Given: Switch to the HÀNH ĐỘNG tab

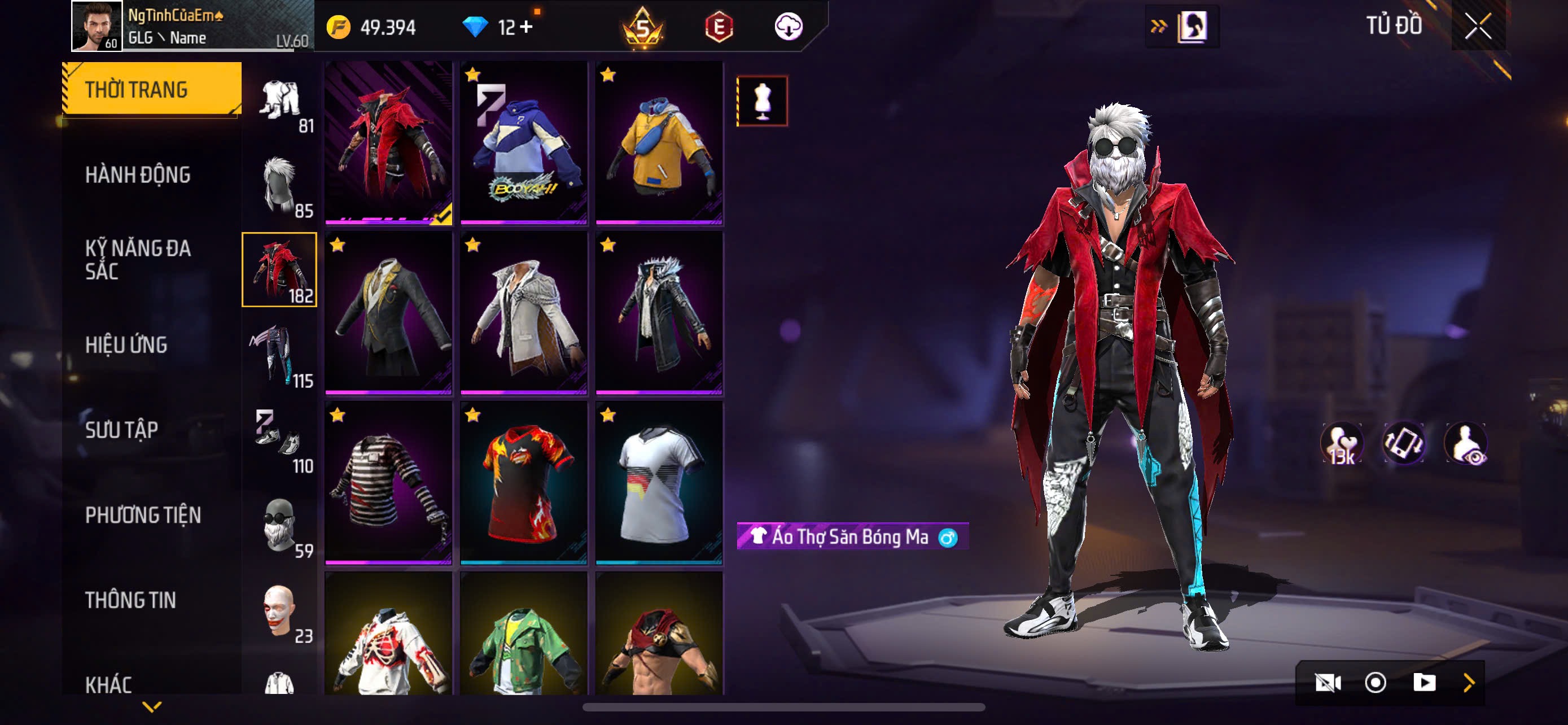Looking at the screenshot, I should 138,174.
